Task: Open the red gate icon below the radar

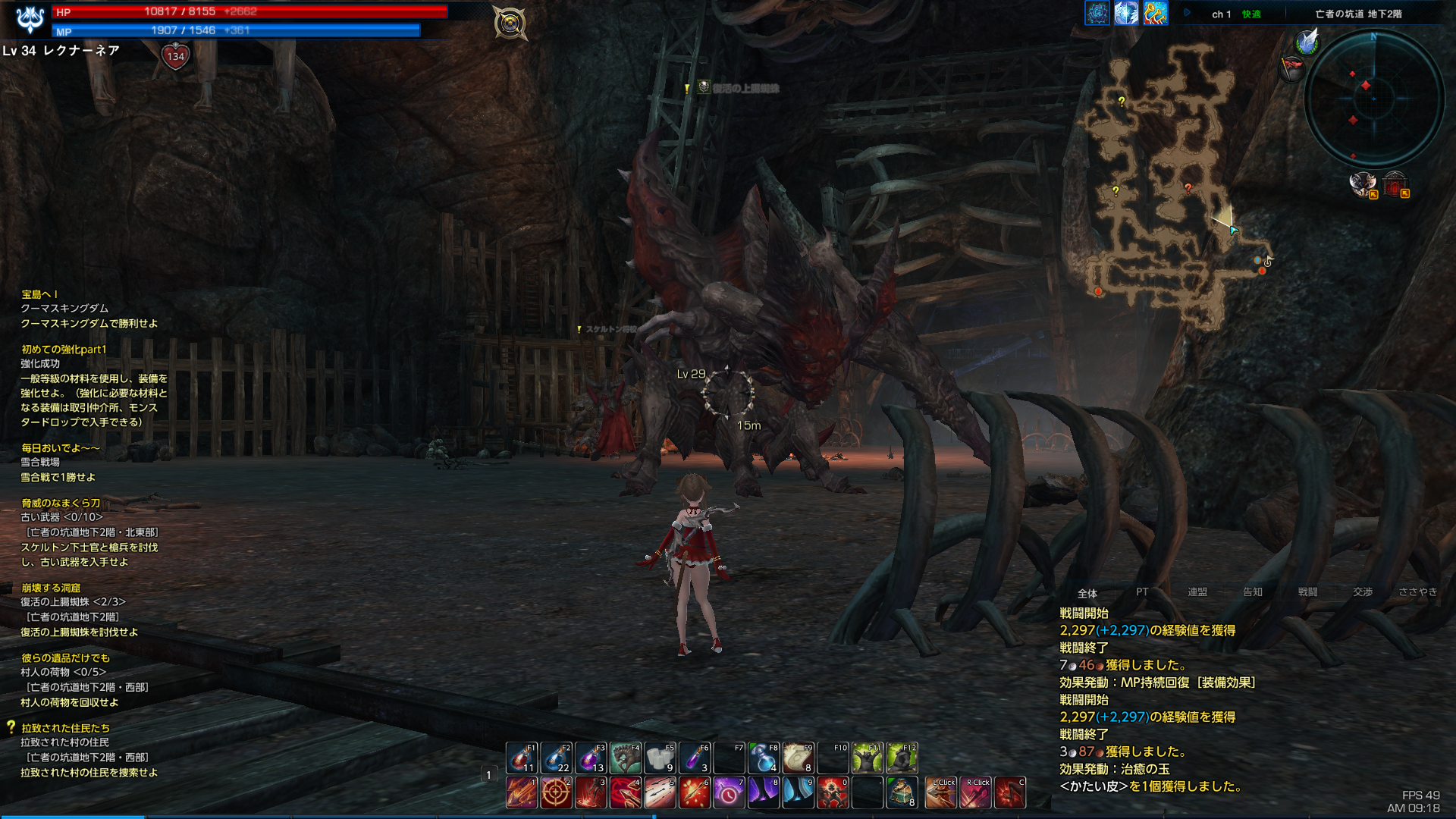Action: pos(1394,184)
